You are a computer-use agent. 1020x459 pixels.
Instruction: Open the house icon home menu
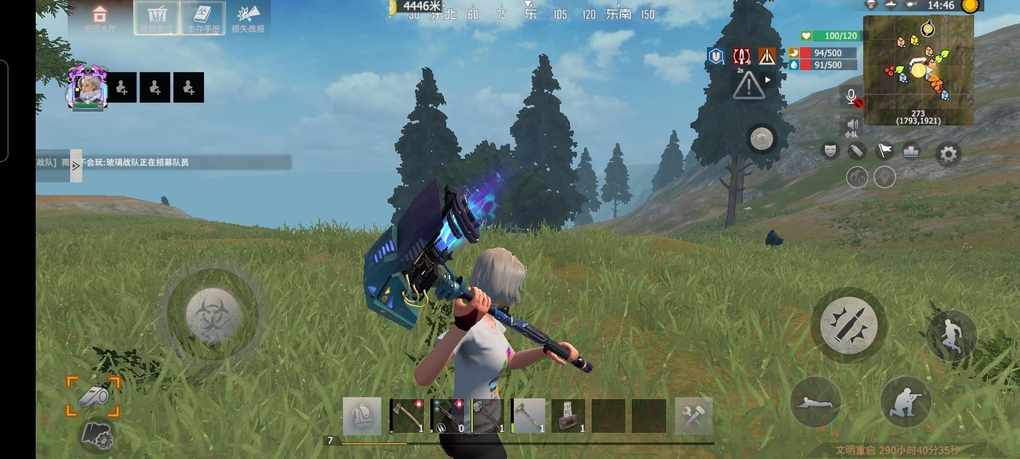99,16
